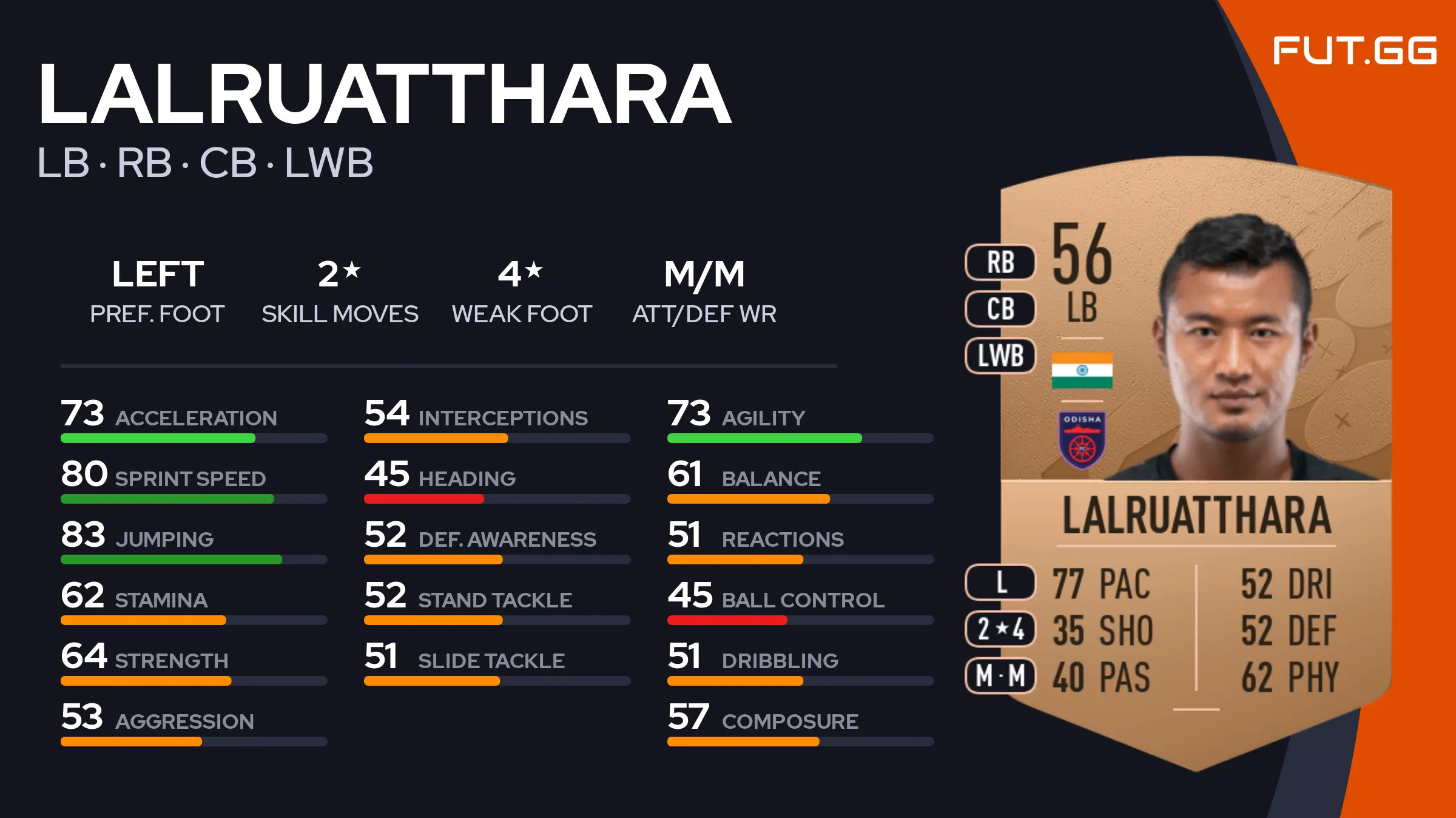
Task: Click the 2★4 skill and weak foot badge
Action: coord(1000,629)
